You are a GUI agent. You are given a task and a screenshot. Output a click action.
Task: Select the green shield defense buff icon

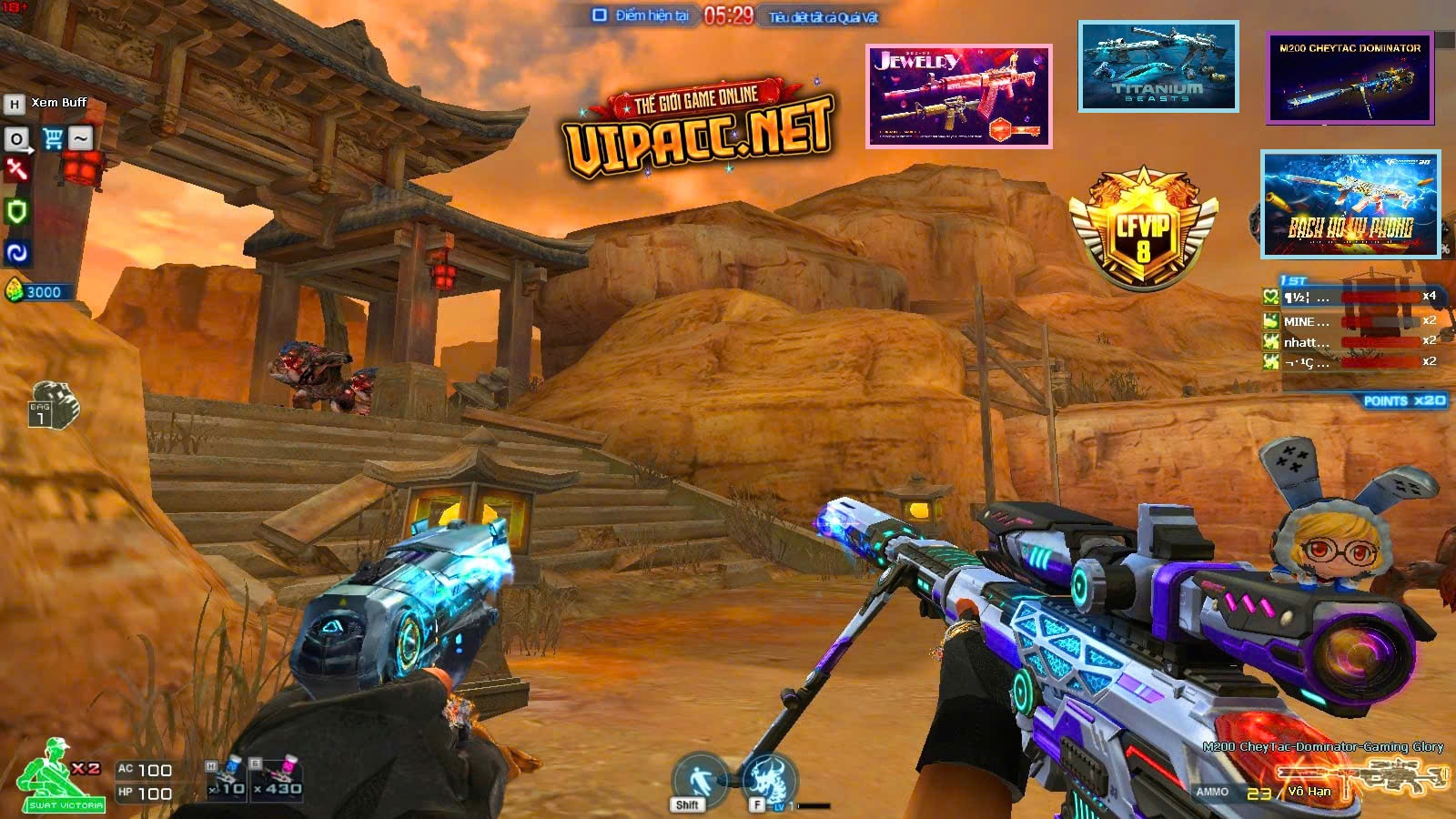(16, 211)
